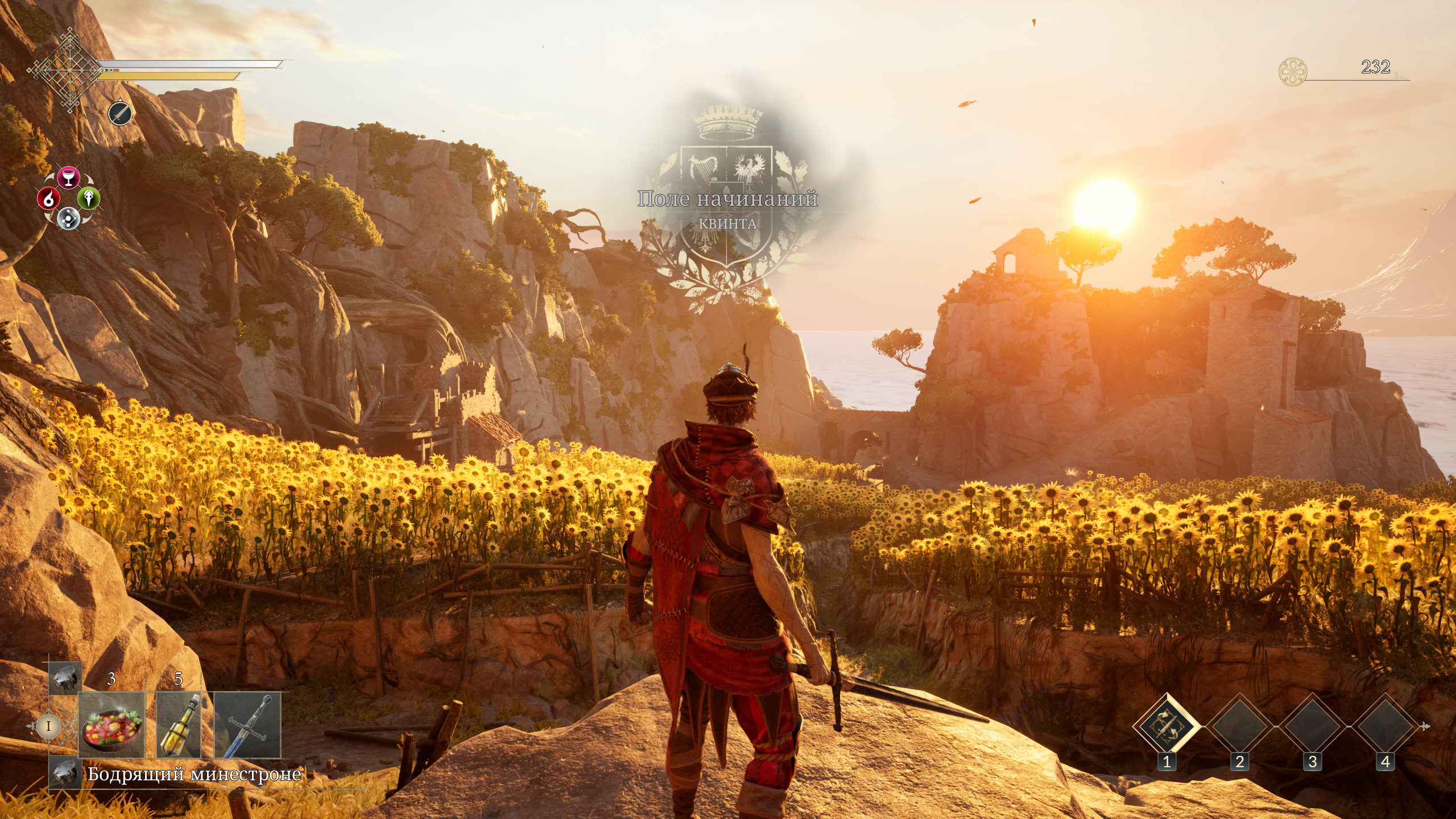Select the sword item in the quick bar
1456x819 pixels.
[x=247, y=725]
